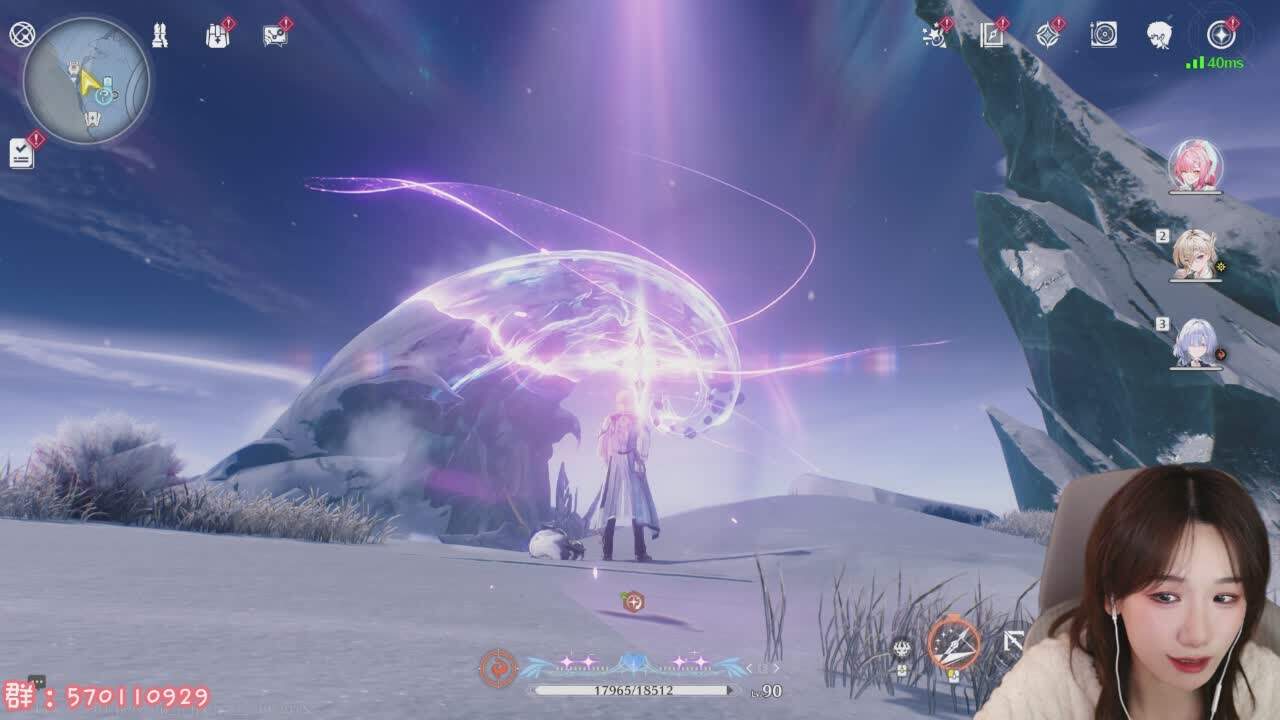Viewport: 1280px width, 720px height.
Task: Switch to the blonde party member in slot 2
Action: (x=1195, y=253)
